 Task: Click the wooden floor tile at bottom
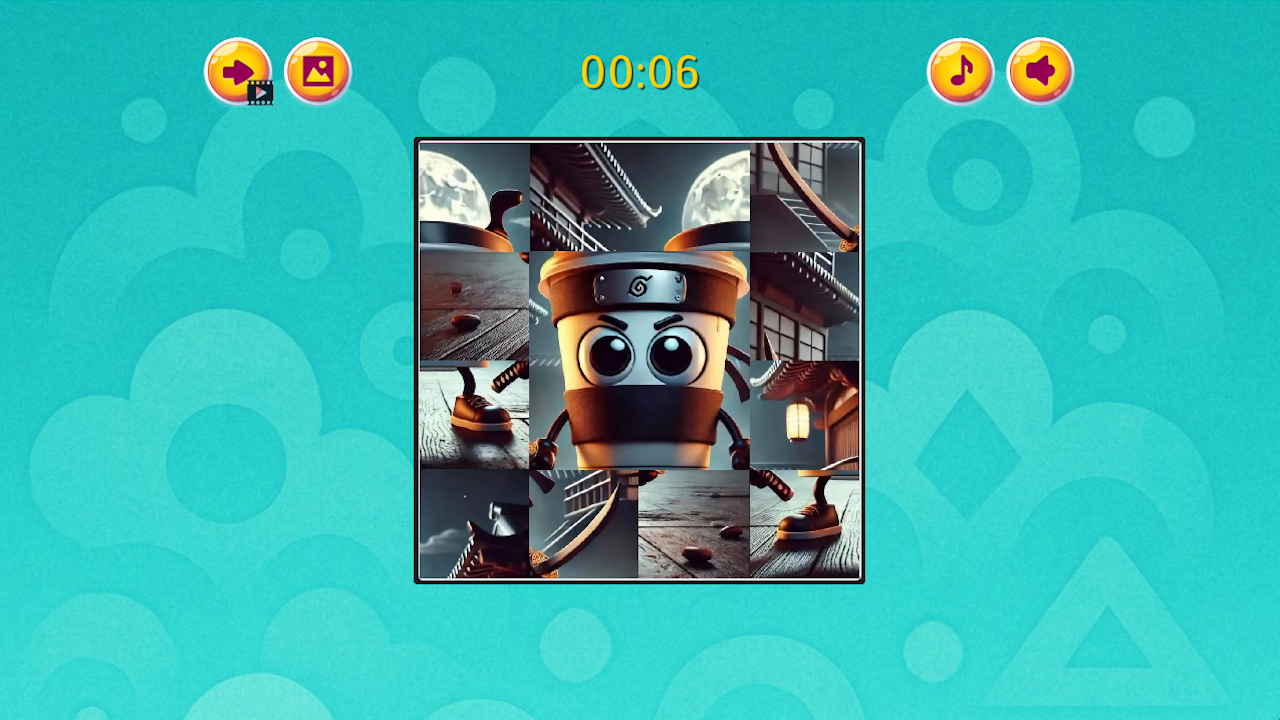coord(694,523)
